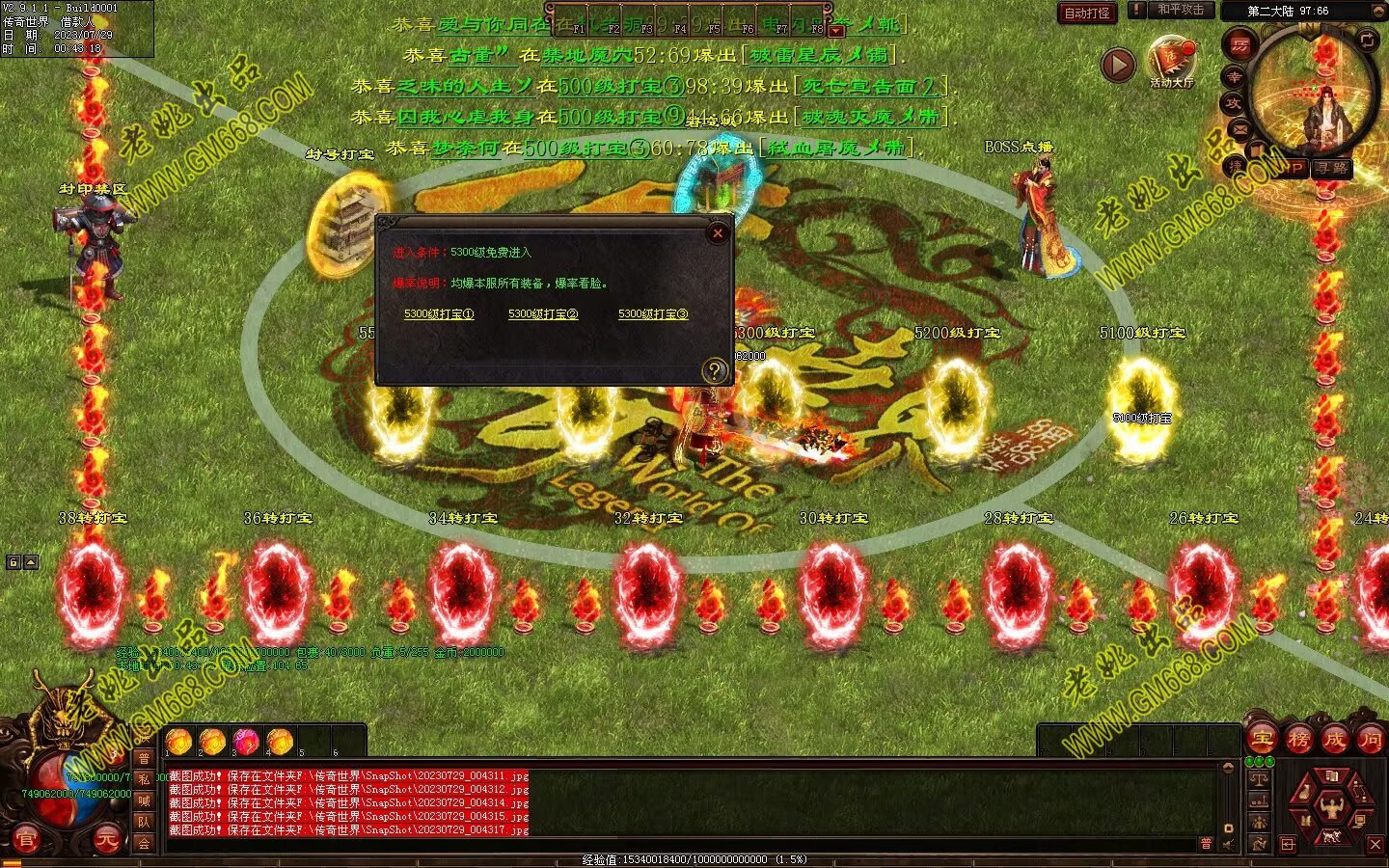Click the minimap refresh arrows button
Viewport: 1389px width, 868px height.
click(1367, 41)
